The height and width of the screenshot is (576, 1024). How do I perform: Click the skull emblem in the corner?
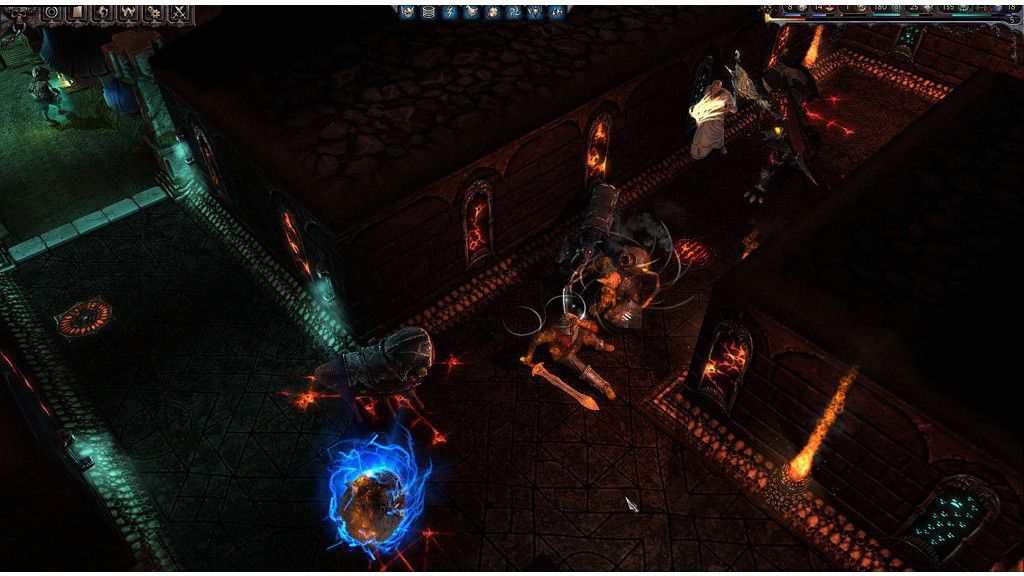[x=18, y=15]
